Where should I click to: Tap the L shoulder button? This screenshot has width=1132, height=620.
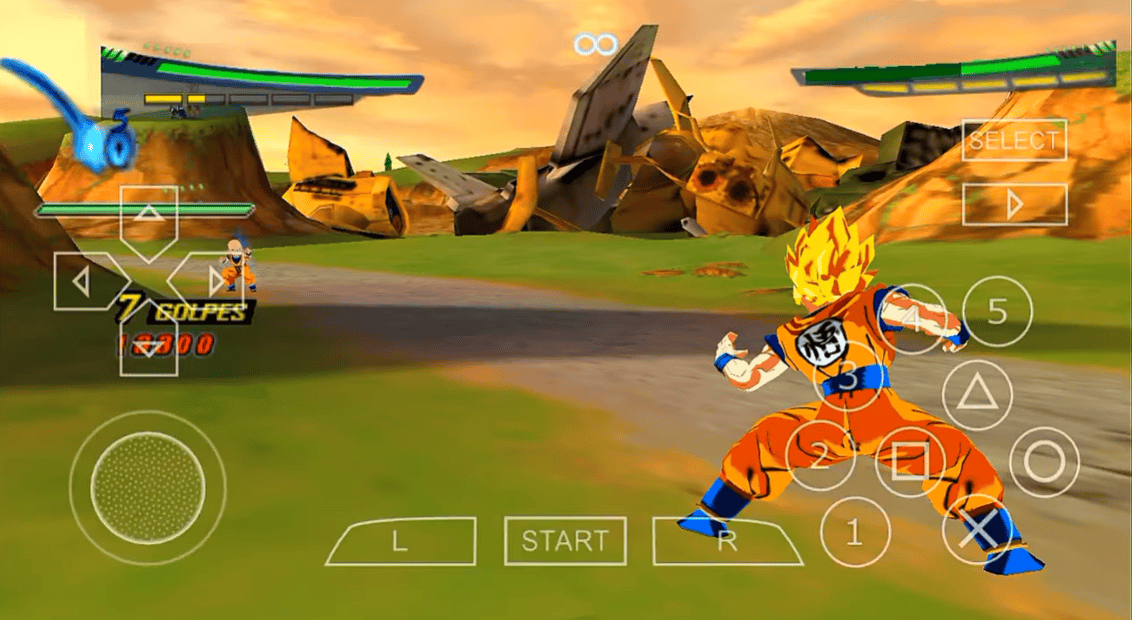pyautogui.click(x=400, y=541)
